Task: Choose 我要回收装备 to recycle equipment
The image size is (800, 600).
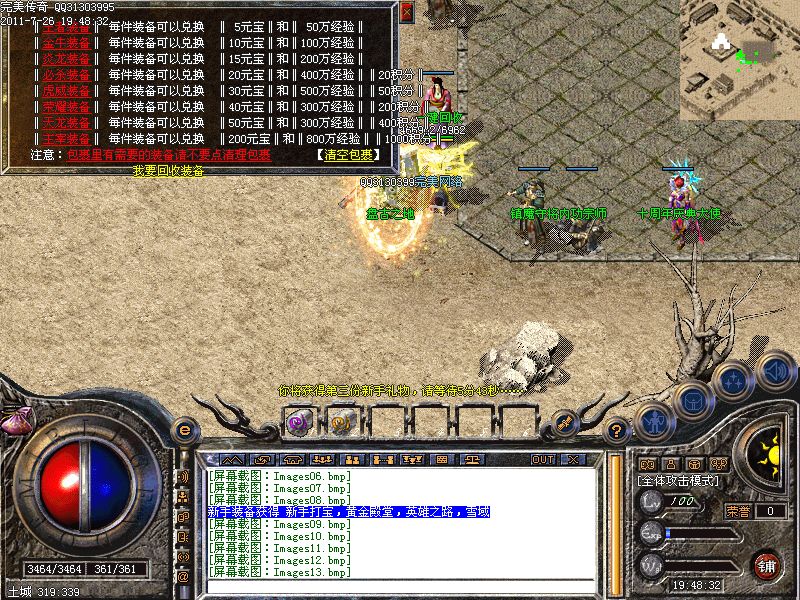Action: (168, 171)
